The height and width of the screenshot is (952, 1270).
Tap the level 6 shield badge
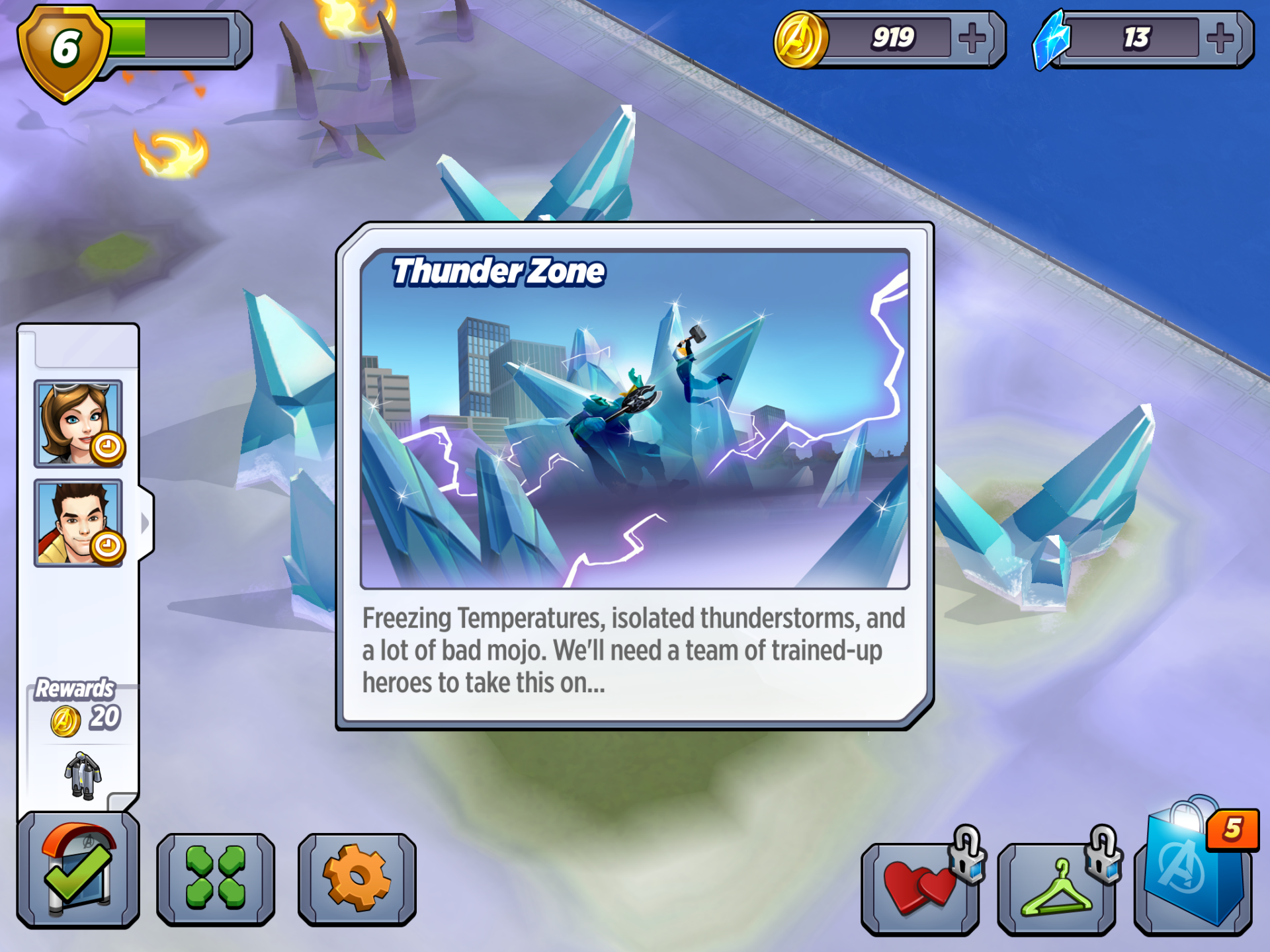coord(64,50)
